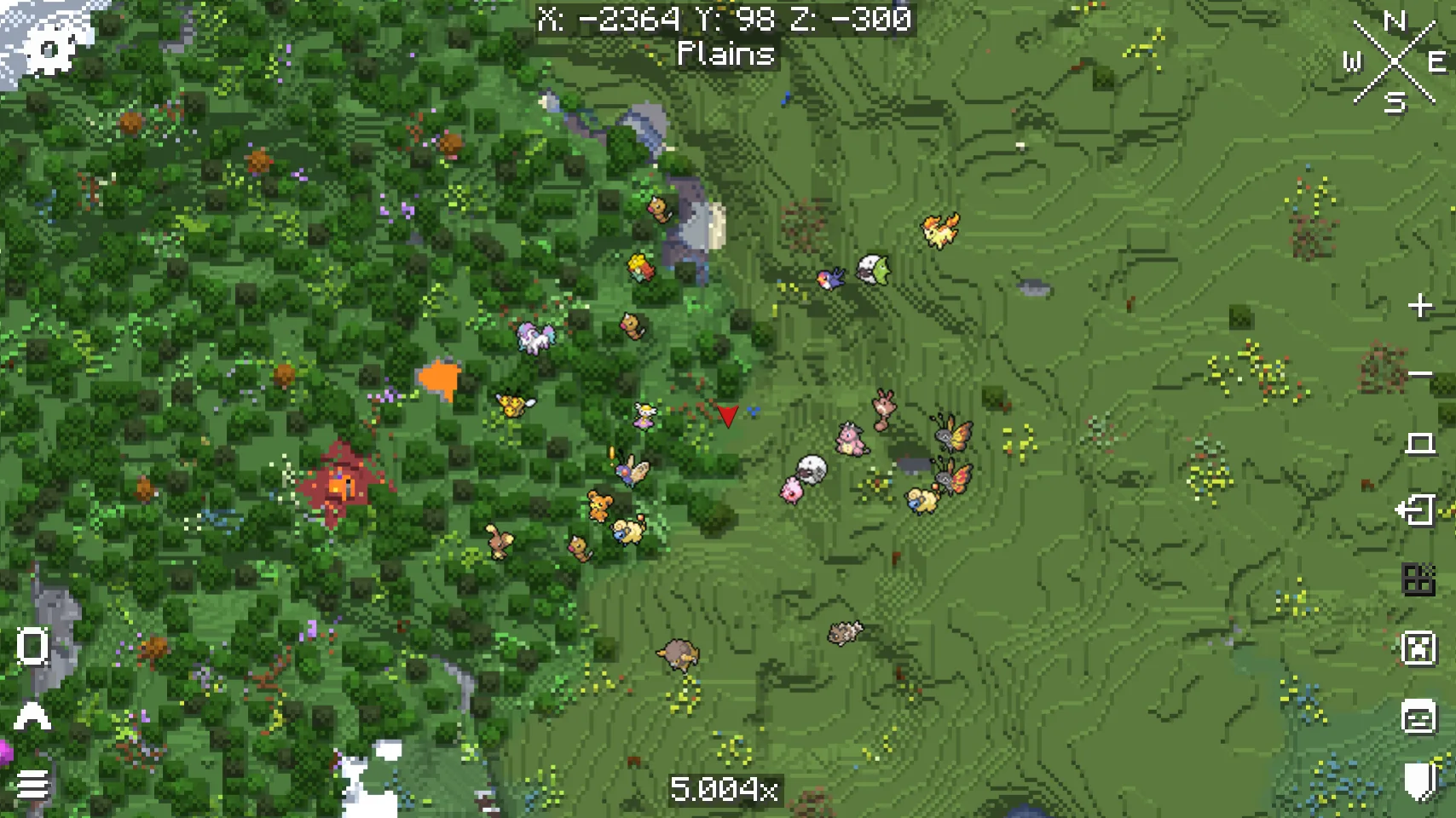
Task: Zoom in using the plus icon
Action: 1418,303
